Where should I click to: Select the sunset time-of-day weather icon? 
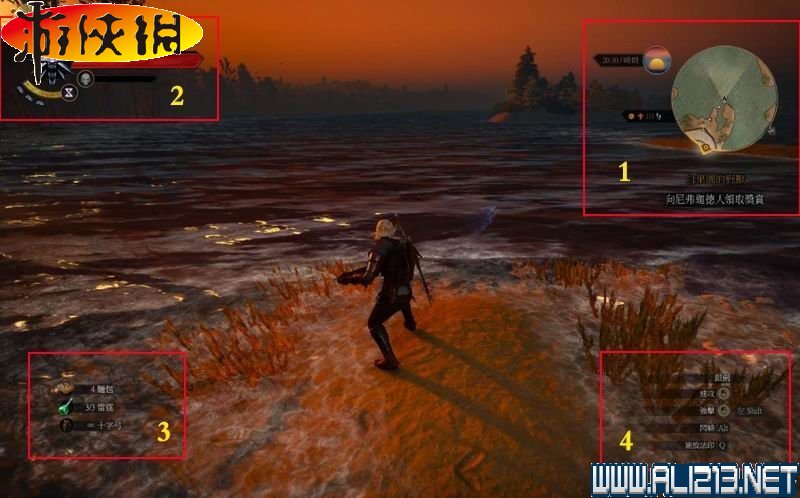tap(656, 60)
